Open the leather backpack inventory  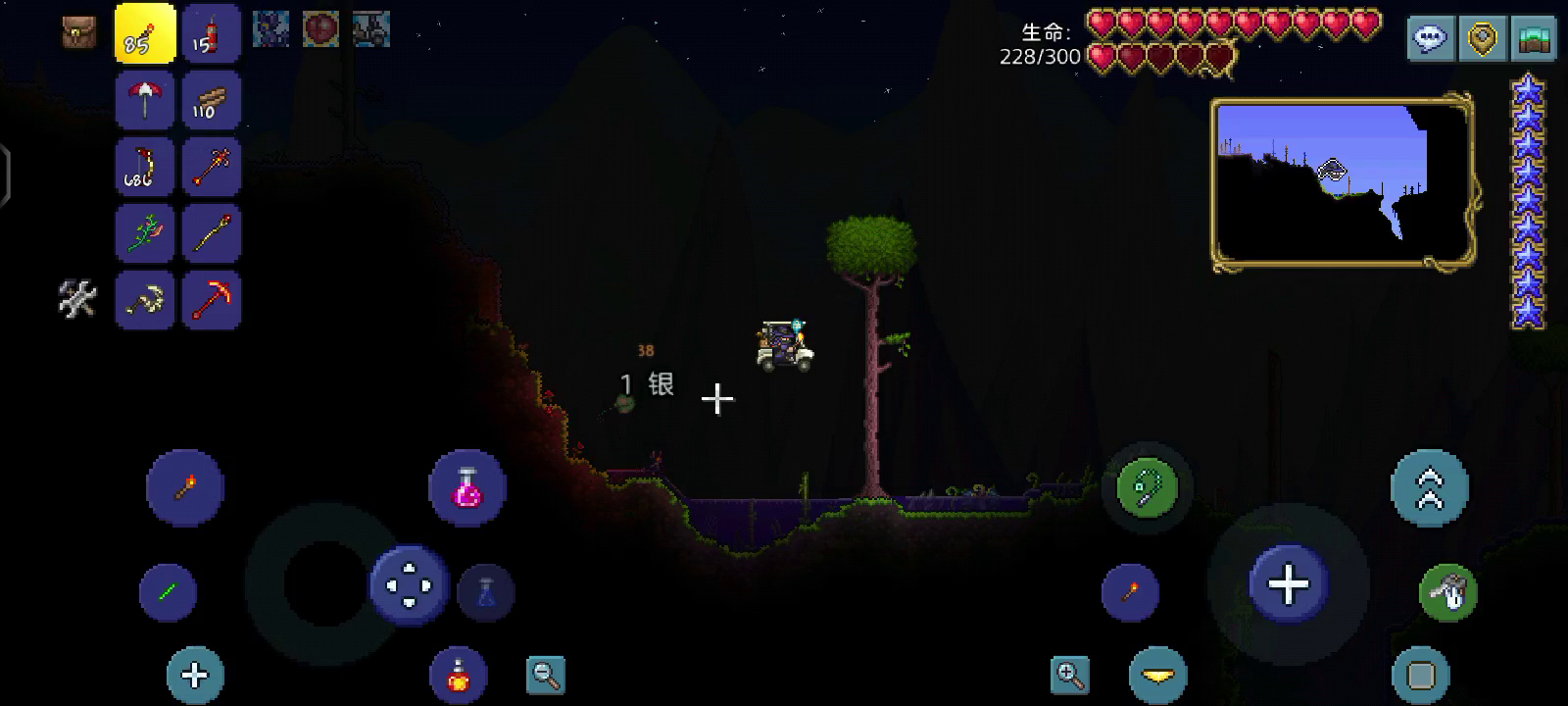[79, 31]
